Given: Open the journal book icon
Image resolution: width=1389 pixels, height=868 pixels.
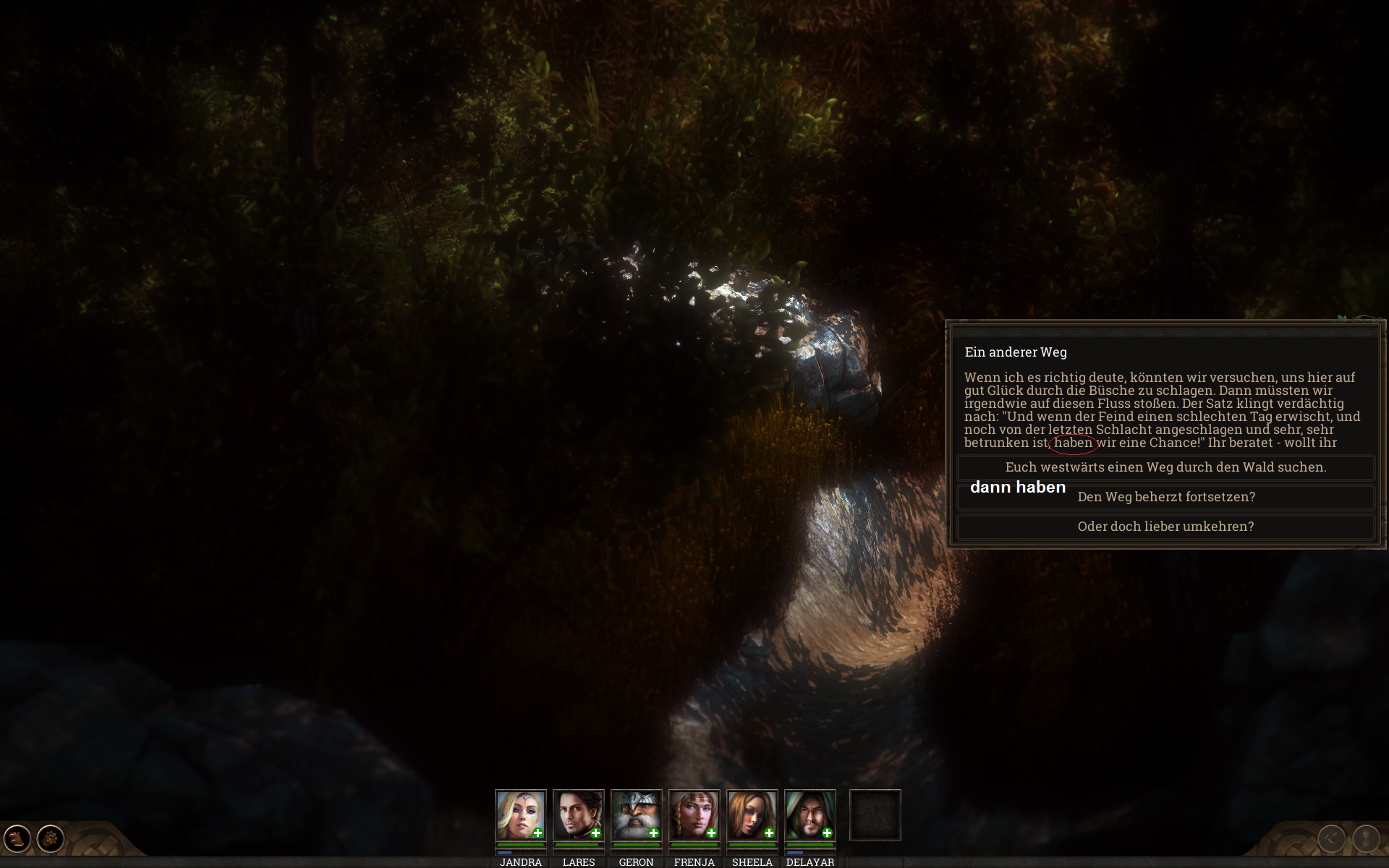Looking at the screenshot, I should 17,839.
